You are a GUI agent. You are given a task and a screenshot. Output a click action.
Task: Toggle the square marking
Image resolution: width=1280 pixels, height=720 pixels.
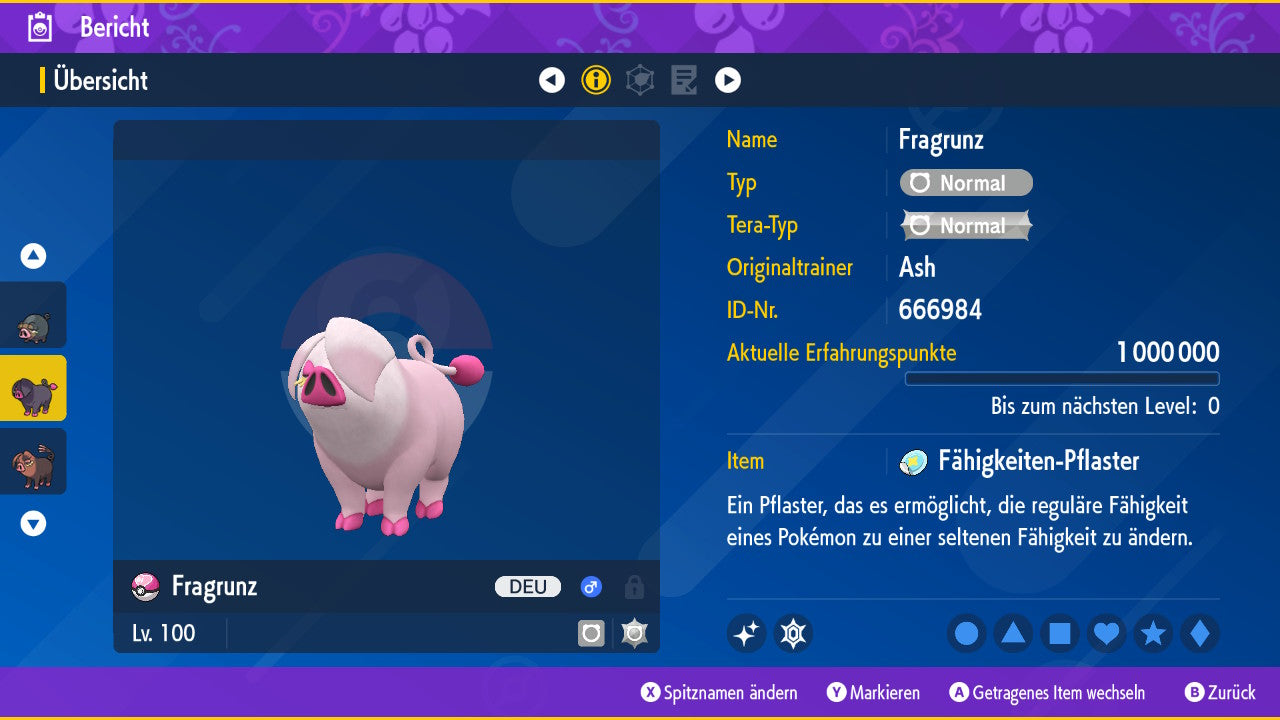tap(1060, 633)
